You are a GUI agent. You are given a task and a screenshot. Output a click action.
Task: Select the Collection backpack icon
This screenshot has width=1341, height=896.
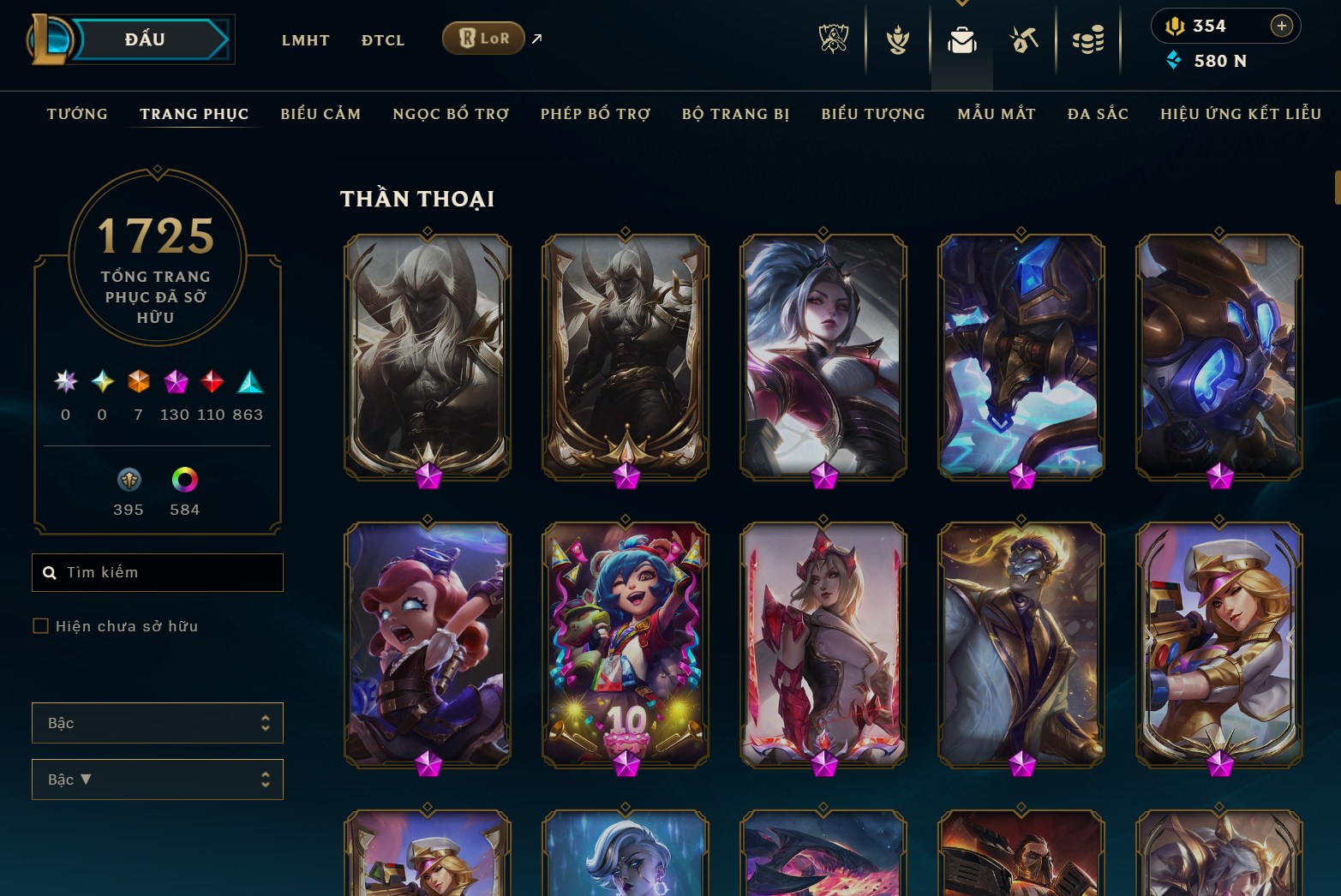tap(961, 38)
